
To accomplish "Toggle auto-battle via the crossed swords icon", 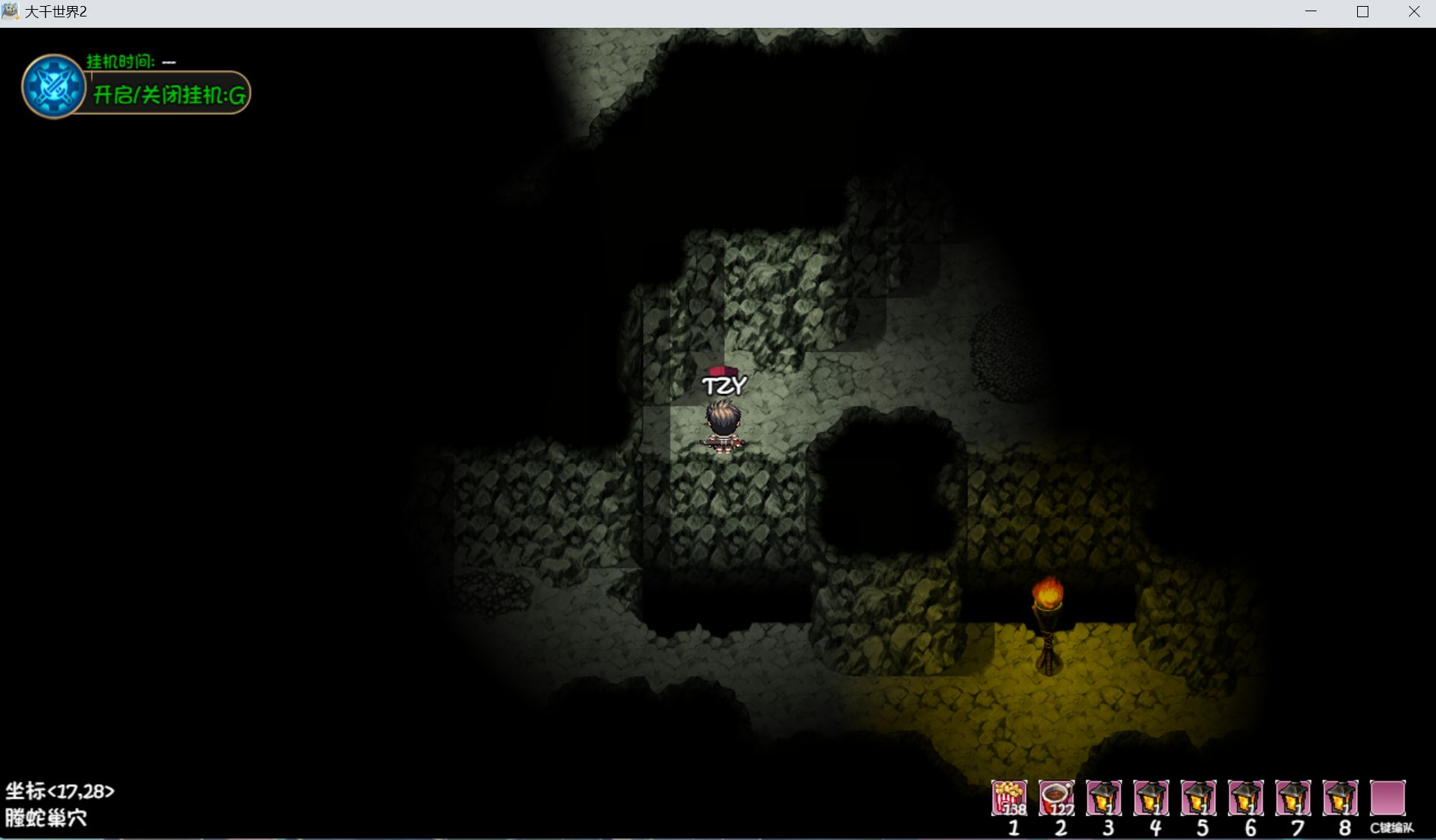I will 53,86.
